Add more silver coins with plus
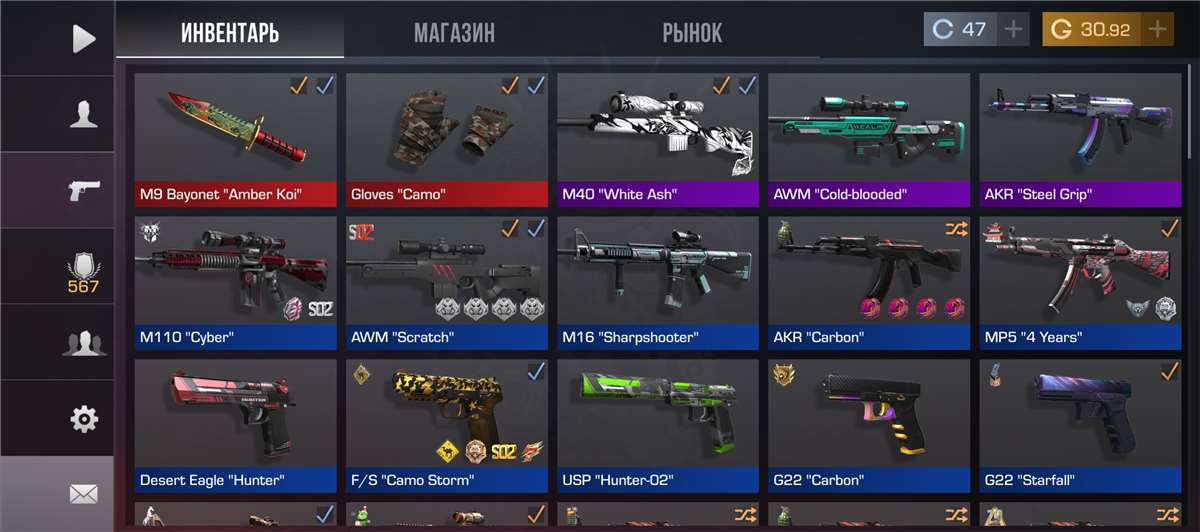The image size is (1200, 532). (1014, 30)
